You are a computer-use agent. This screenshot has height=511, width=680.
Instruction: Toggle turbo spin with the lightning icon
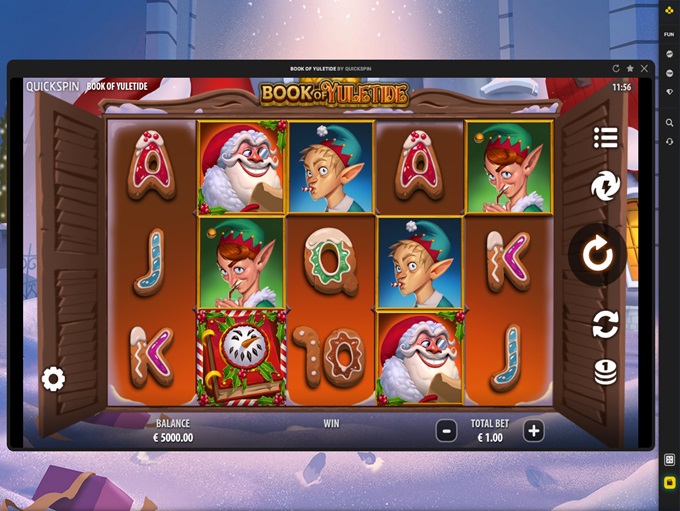point(605,186)
